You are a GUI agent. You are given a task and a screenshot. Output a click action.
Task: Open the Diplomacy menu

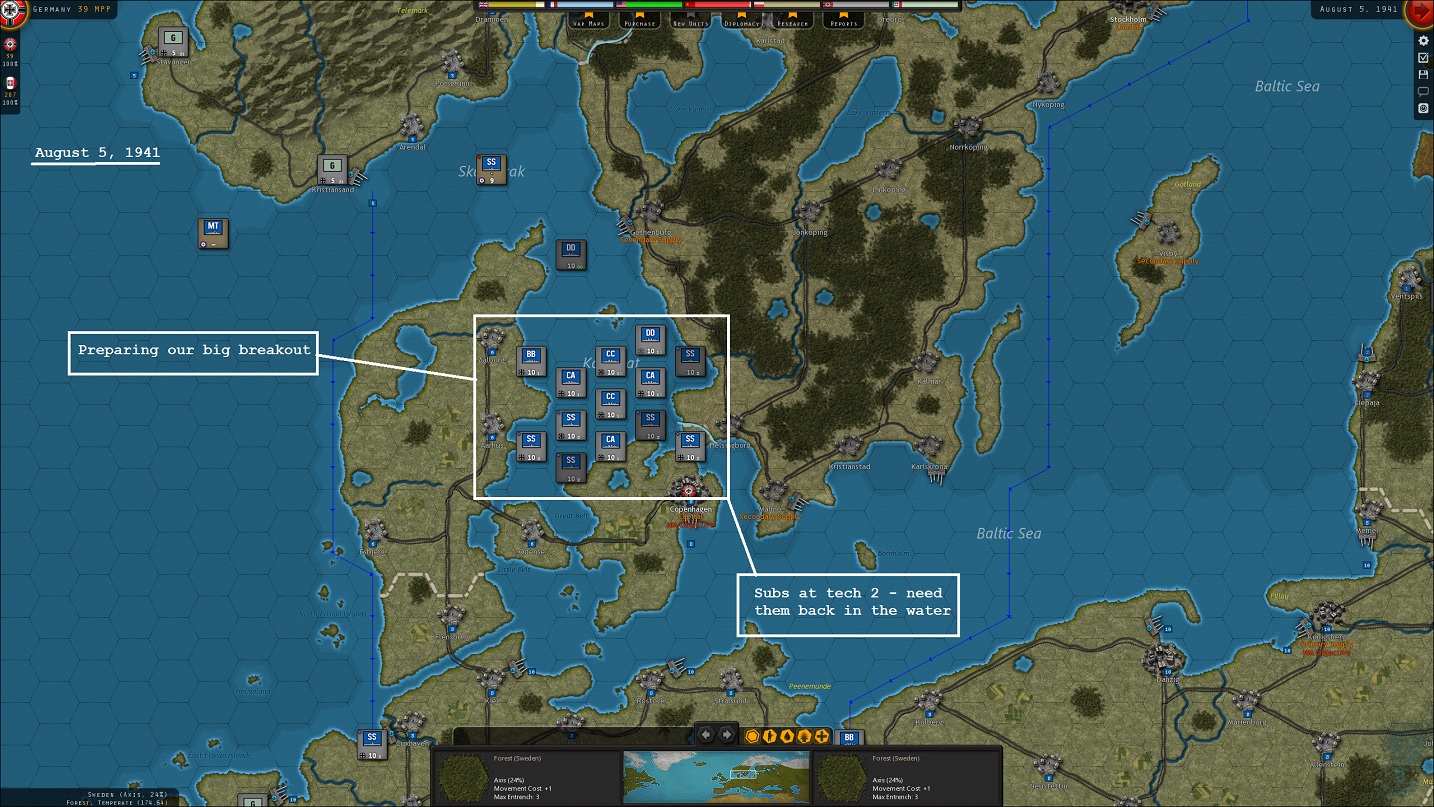741,18
